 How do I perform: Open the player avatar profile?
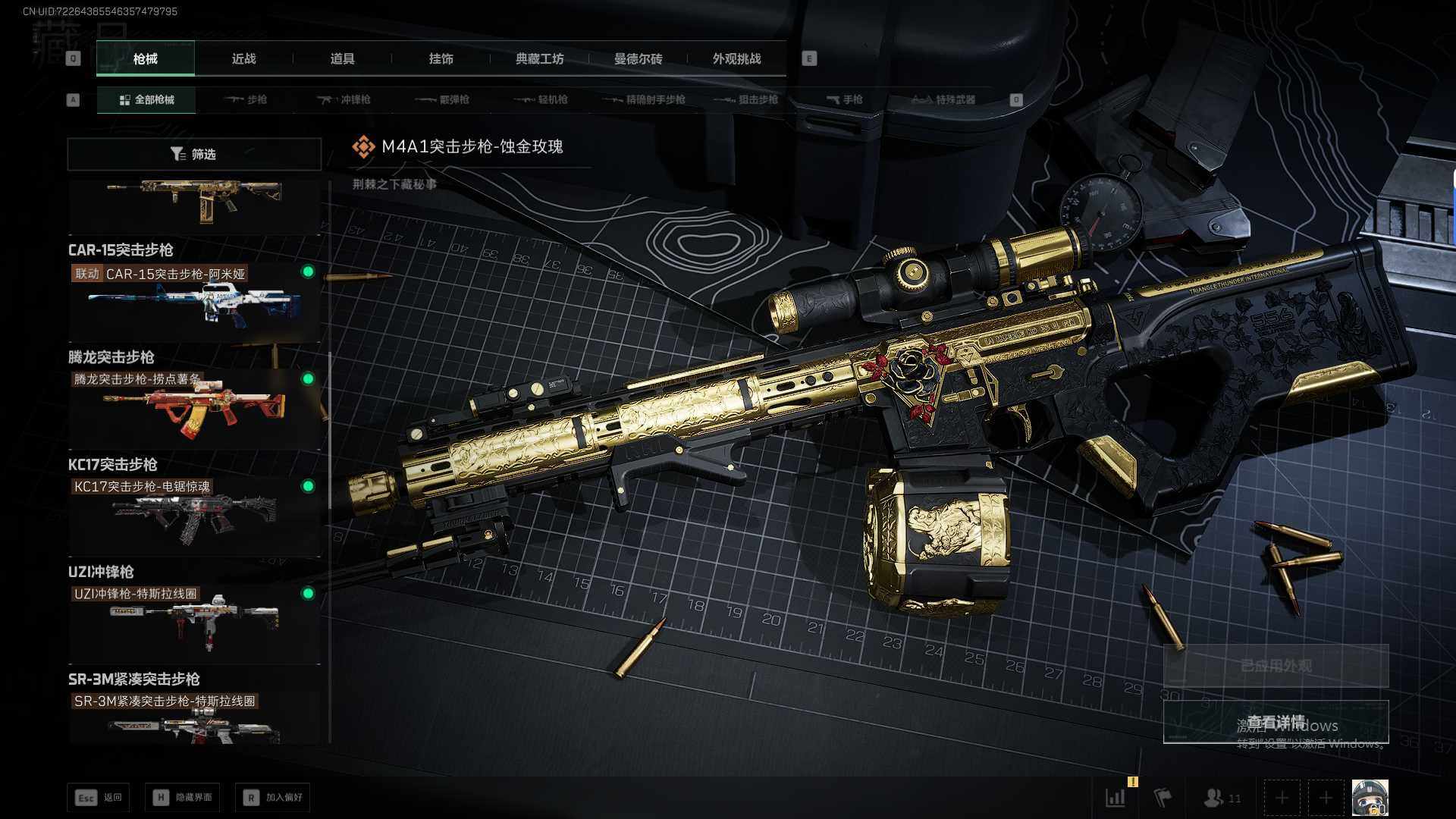click(x=1370, y=798)
